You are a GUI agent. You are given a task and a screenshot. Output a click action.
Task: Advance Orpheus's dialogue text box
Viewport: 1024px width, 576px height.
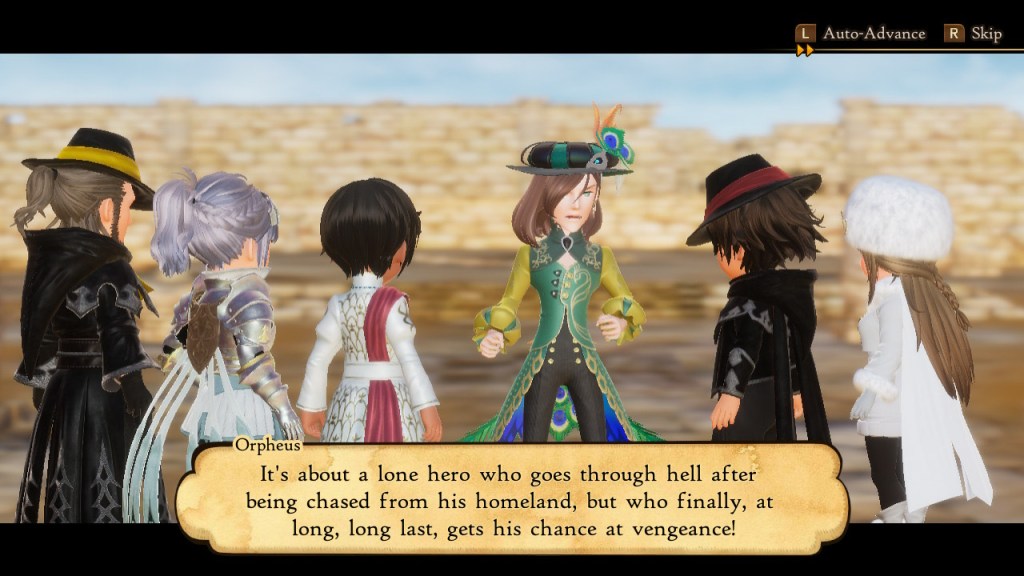click(x=511, y=500)
